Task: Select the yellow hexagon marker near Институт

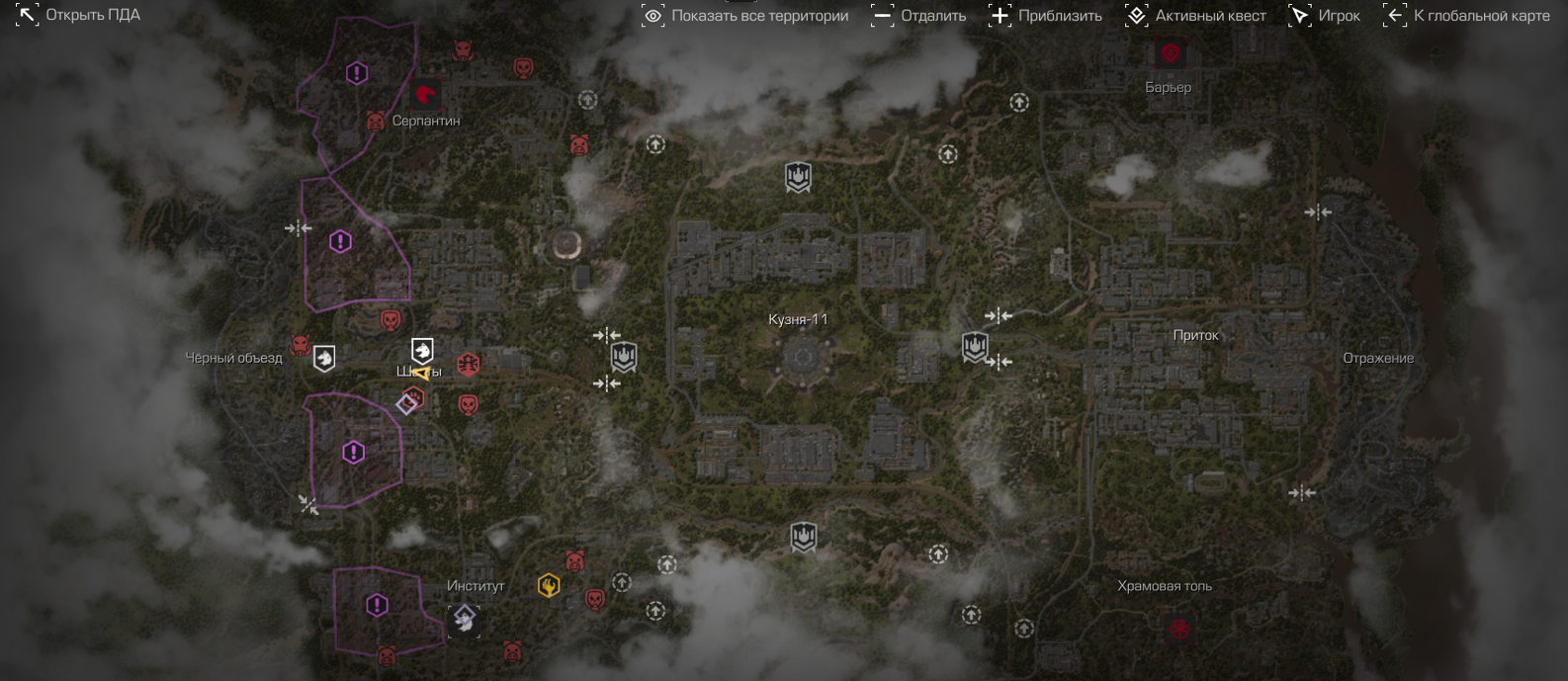Action: tap(549, 585)
